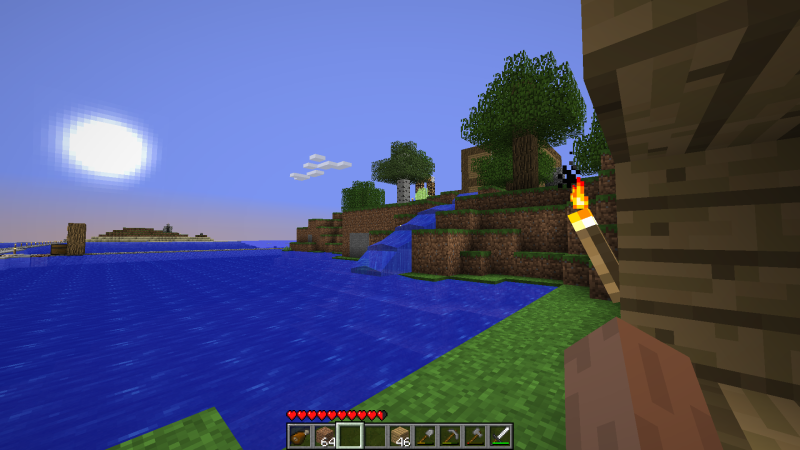Select the wooden planks stack of 46
Image resolution: width=800 pixels, height=450 pixels.
[400, 435]
